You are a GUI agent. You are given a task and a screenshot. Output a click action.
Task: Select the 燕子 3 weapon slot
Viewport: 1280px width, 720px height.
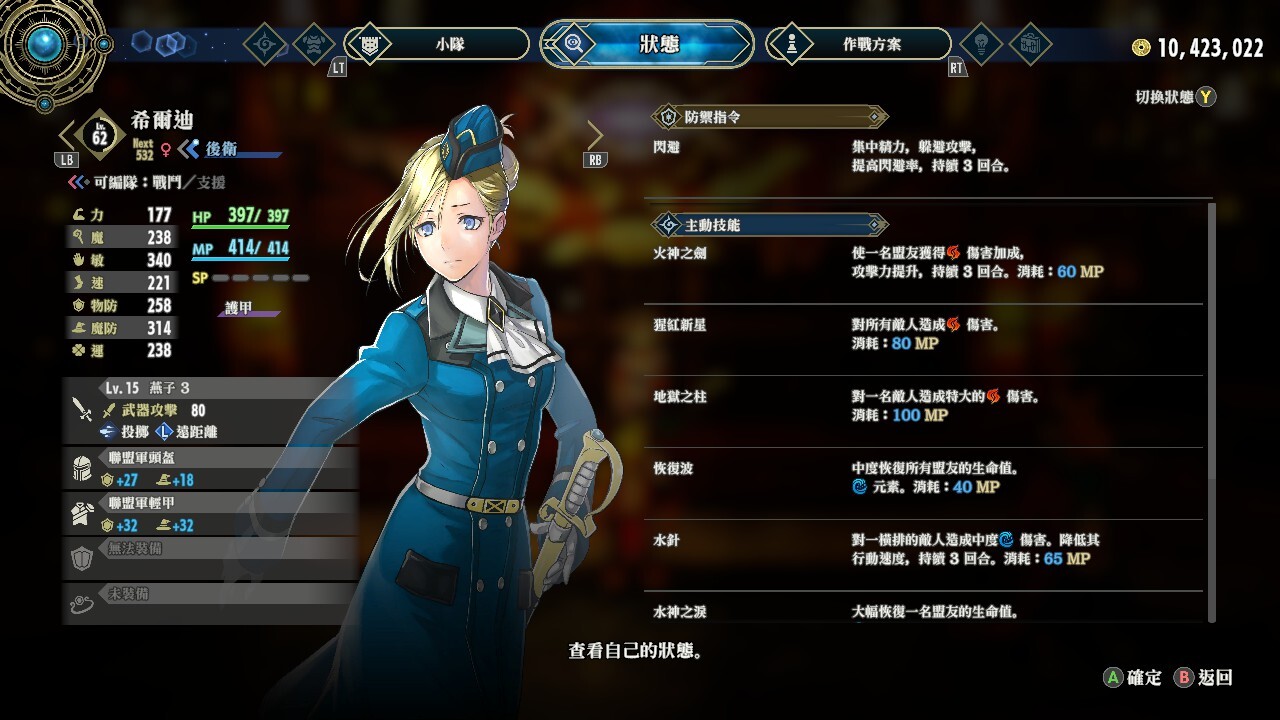coord(210,410)
